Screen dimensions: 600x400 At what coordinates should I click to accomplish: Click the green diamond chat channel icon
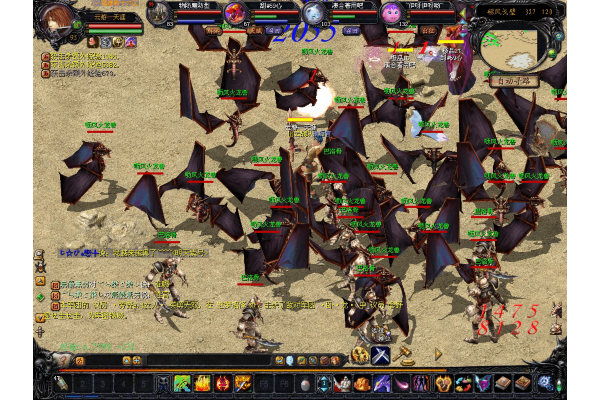(x=41, y=296)
